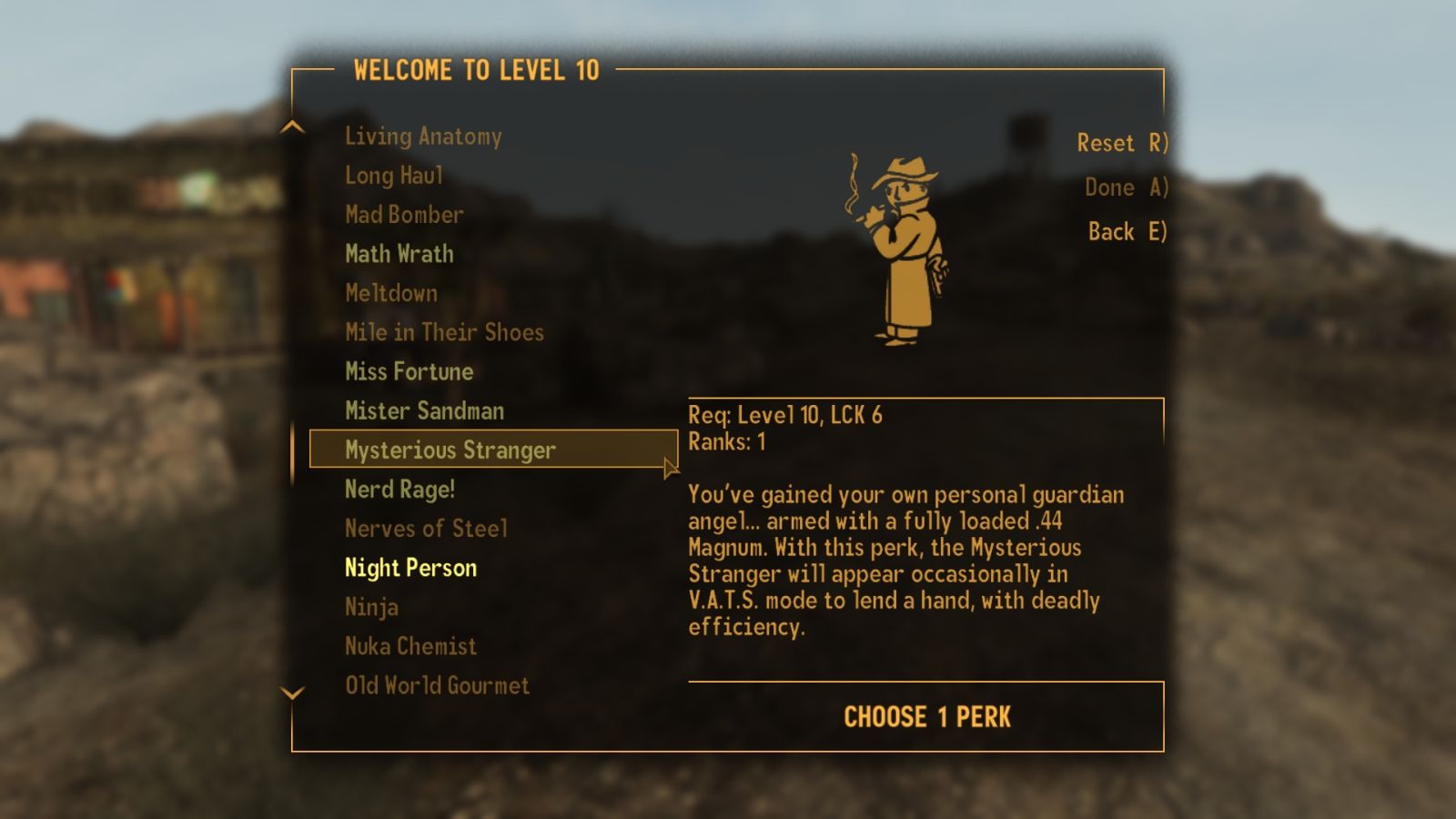The width and height of the screenshot is (1456, 819).
Task: Click Reset to clear perk selection
Action: (1121, 143)
